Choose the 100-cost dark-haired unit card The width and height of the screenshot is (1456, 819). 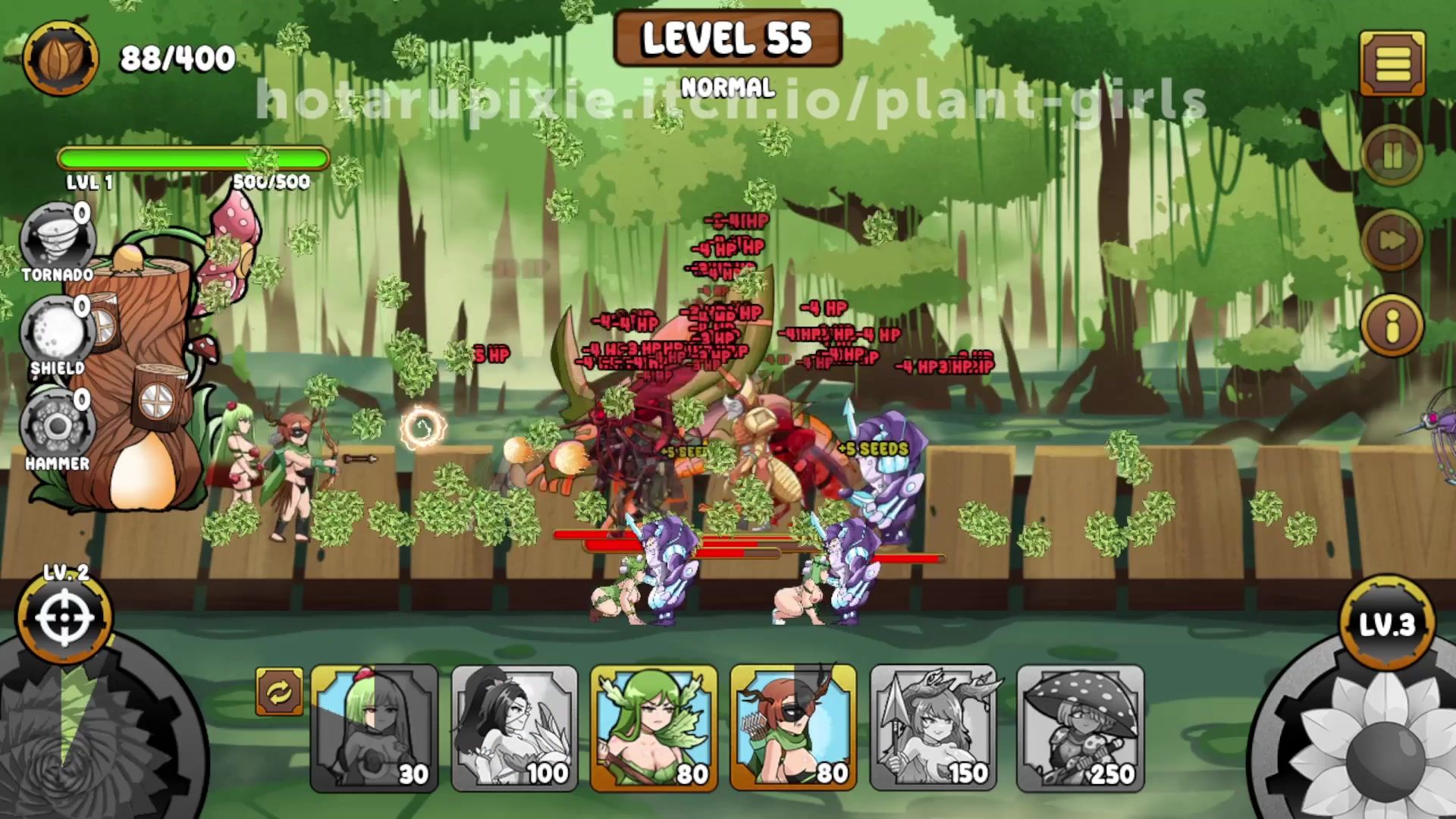pos(514,728)
